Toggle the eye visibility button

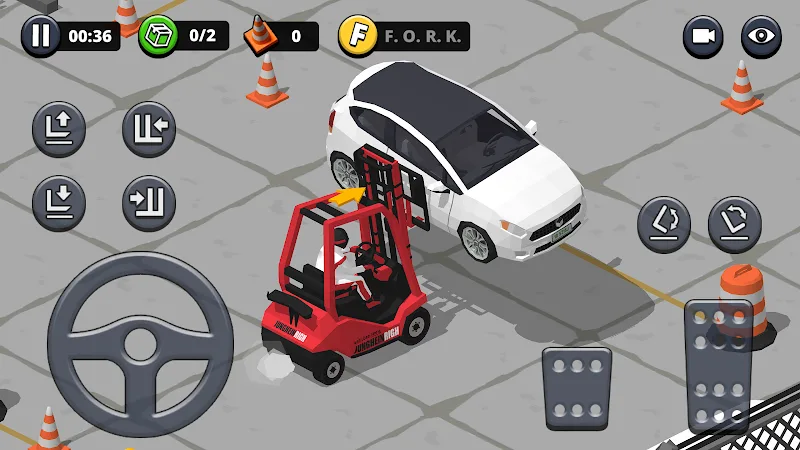click(761, 37)
